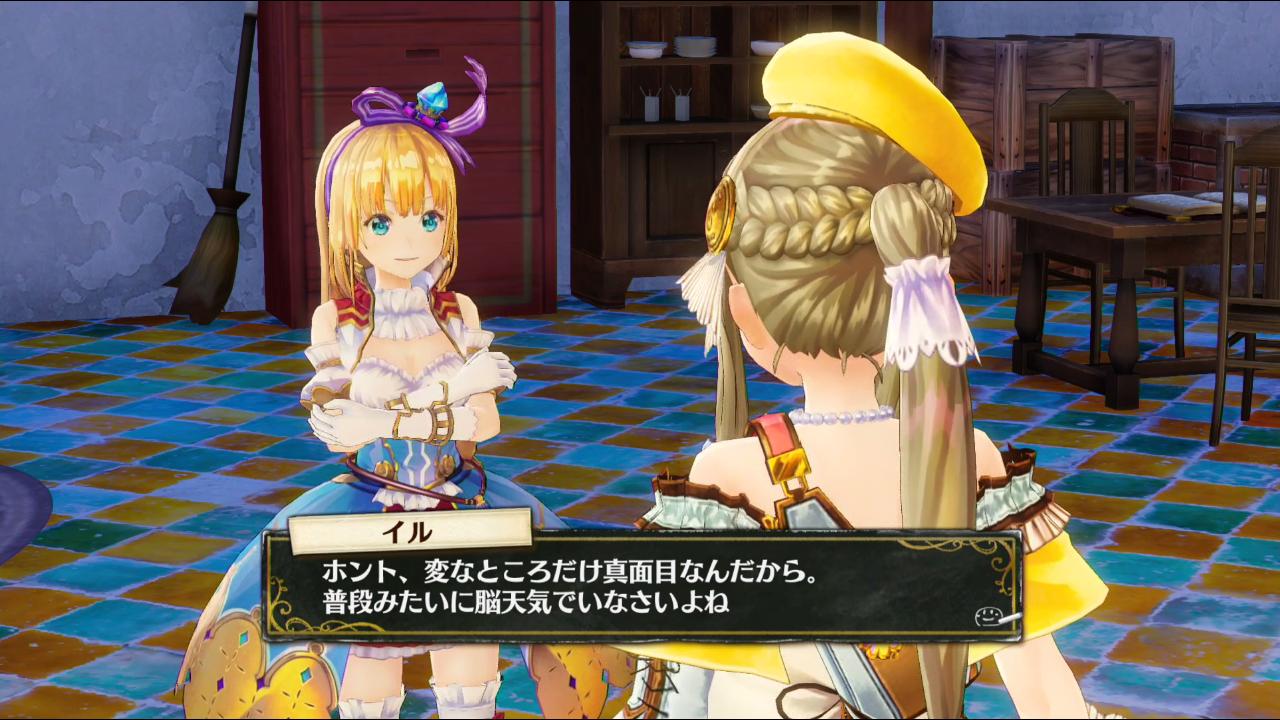The height and width of the screenshot is (720, 1280).
Task: Advance the dialogue by clicking the text box
Action: (640, 589)
